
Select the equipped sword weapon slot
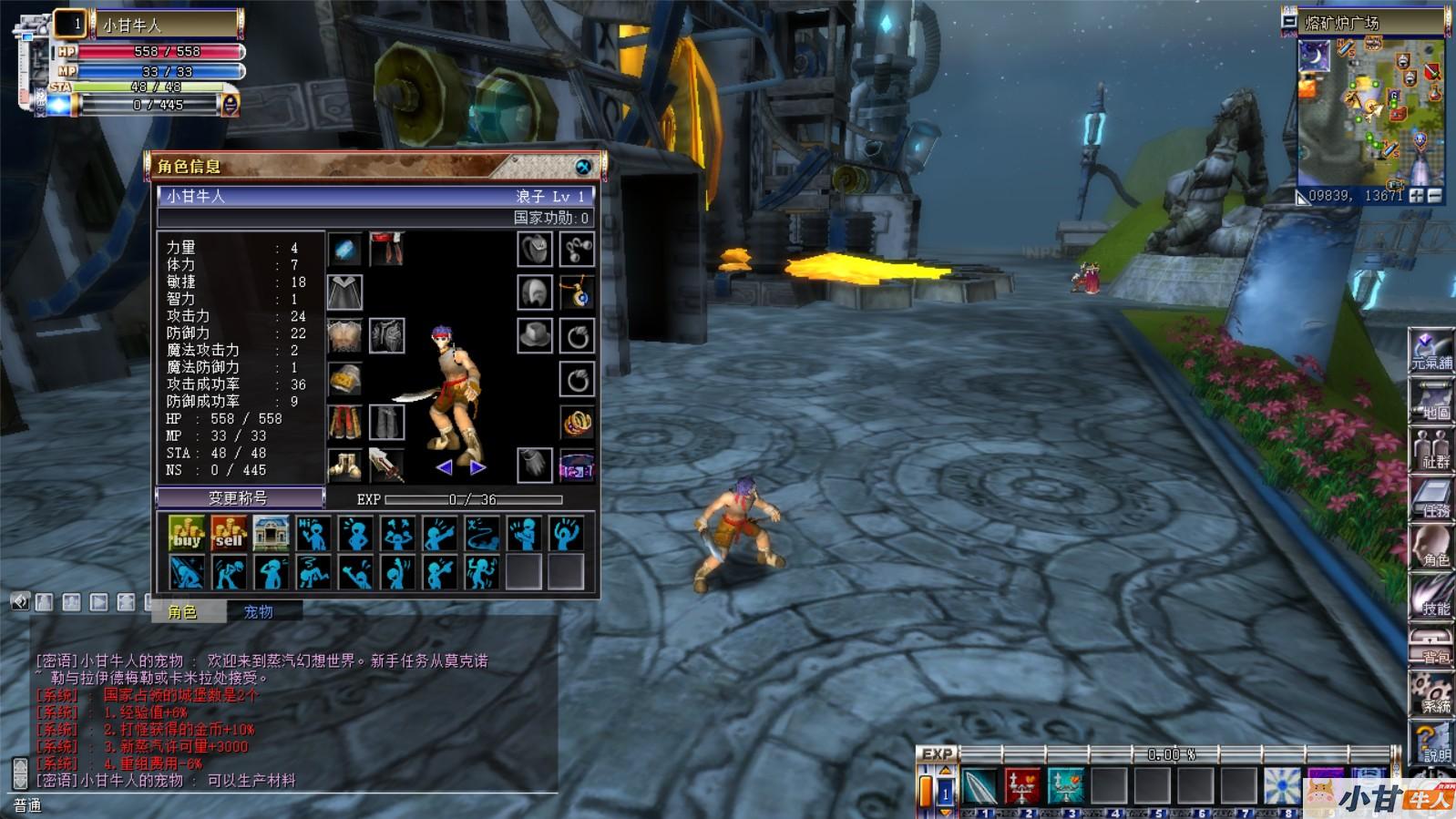coord(386,465)
